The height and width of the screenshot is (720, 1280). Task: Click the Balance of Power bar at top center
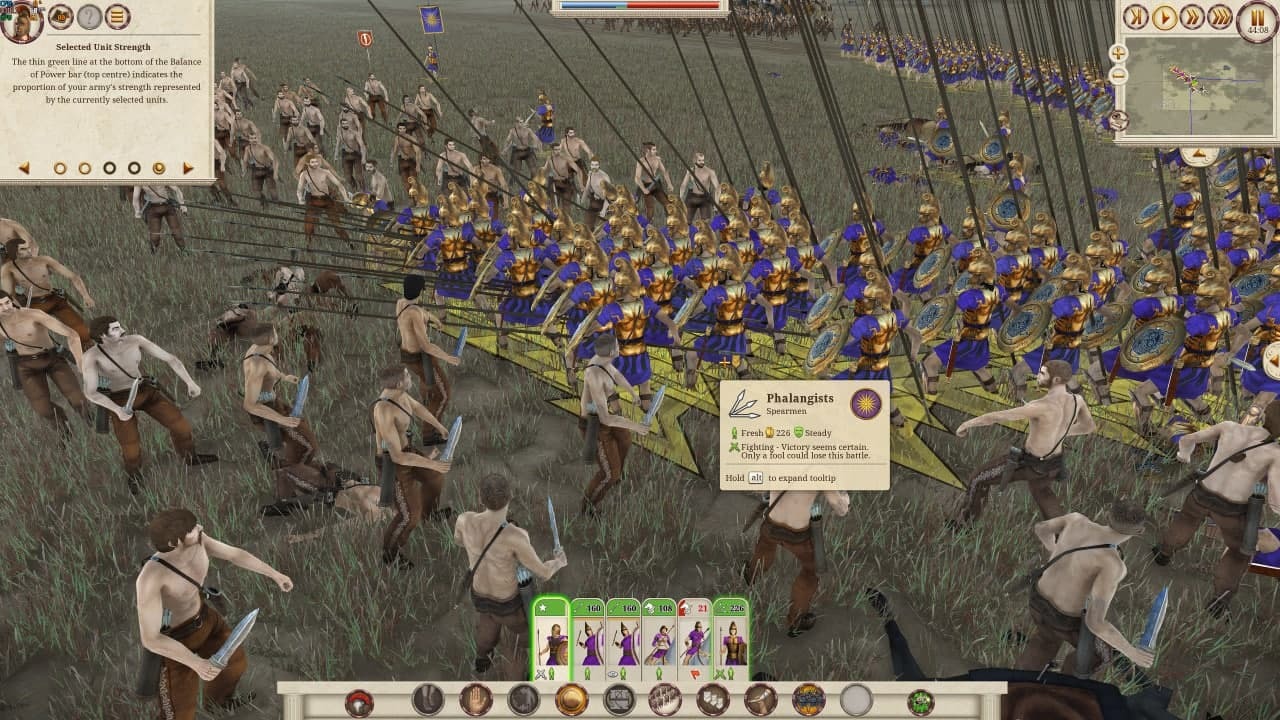[640, 8]
